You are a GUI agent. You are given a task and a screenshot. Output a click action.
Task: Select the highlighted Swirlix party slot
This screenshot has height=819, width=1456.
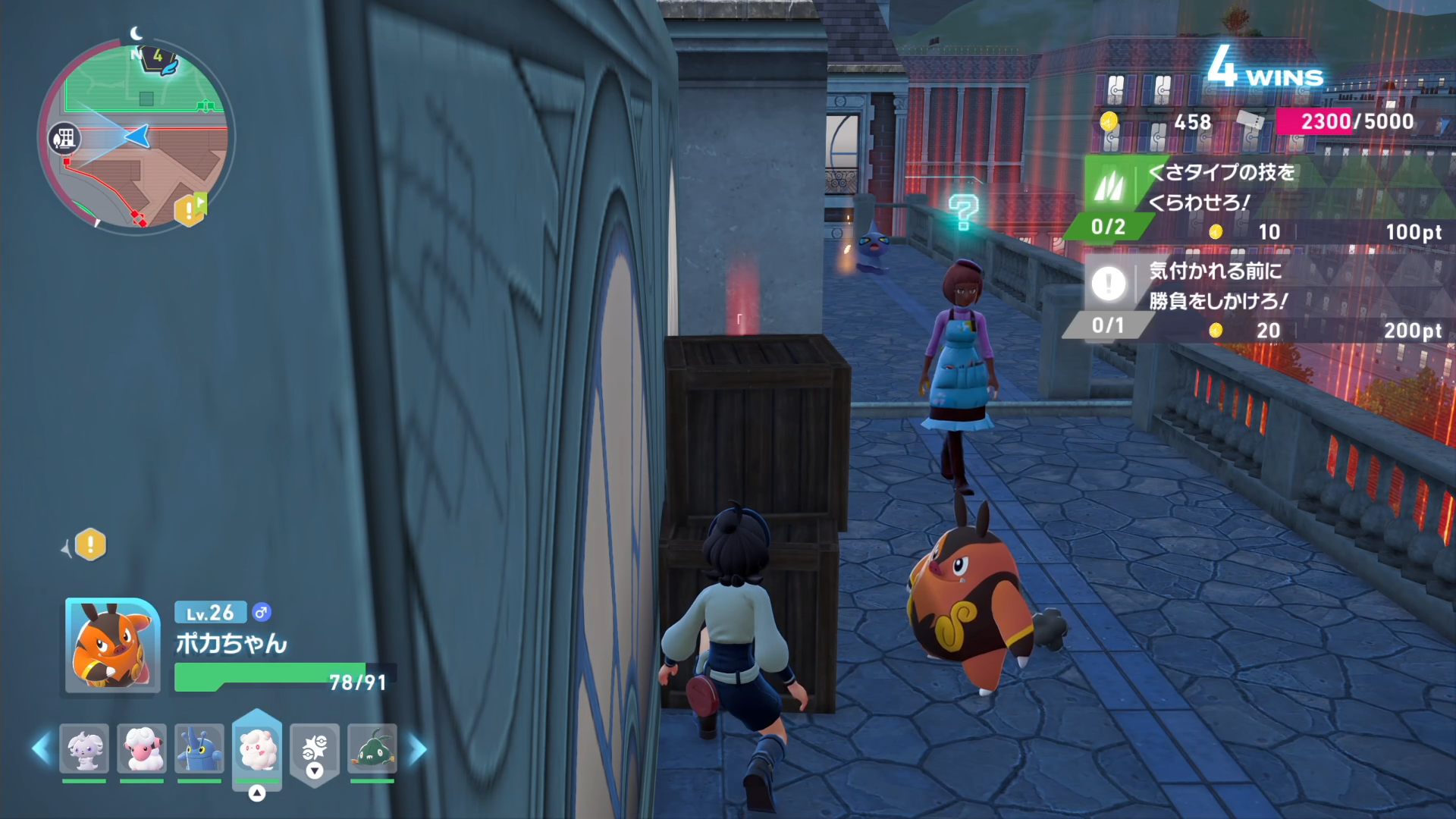pos(257,748)
